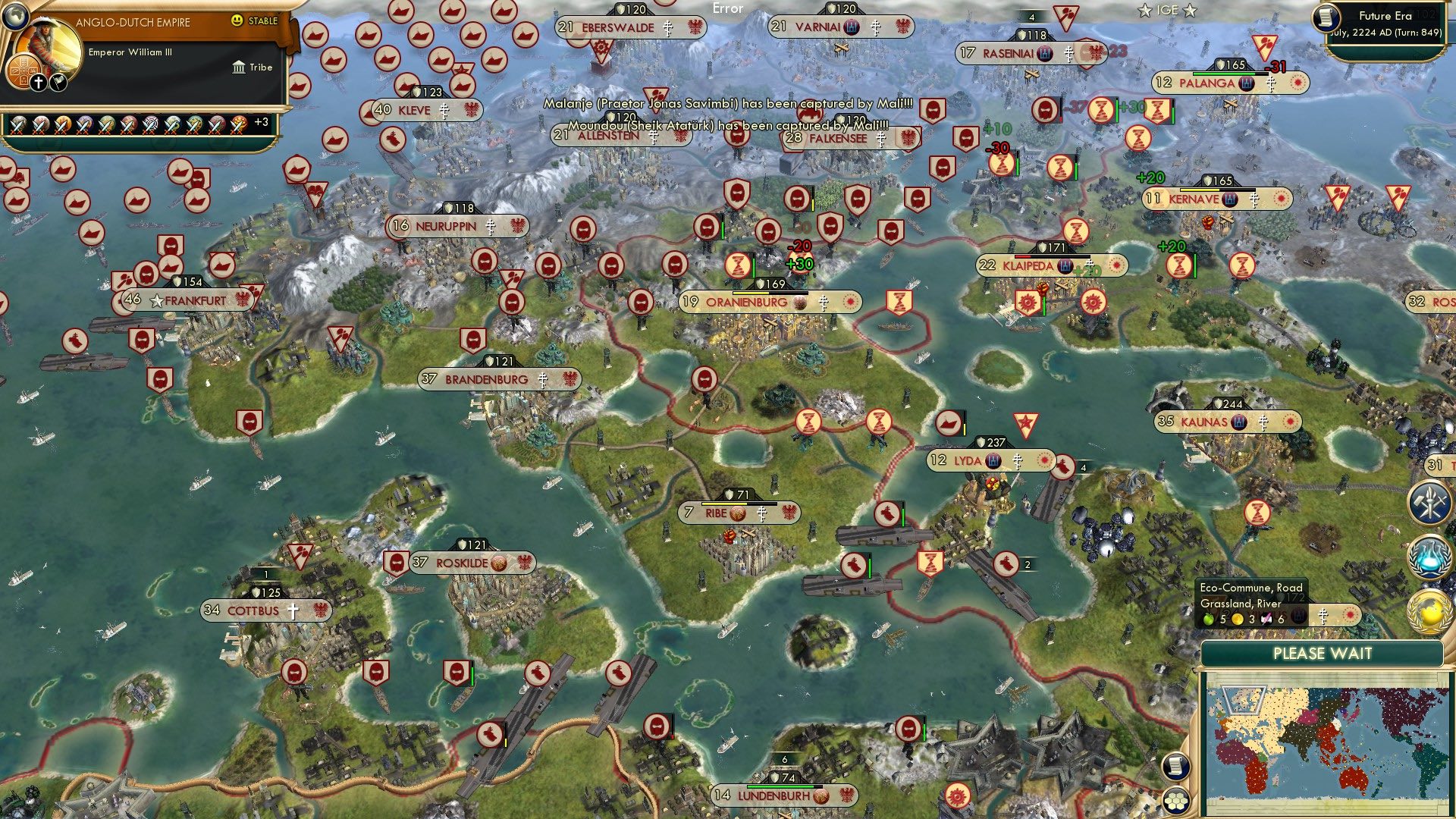Click the Tribe government bank icon
This screenshot has width=1456, height=819.
[240, 67]
